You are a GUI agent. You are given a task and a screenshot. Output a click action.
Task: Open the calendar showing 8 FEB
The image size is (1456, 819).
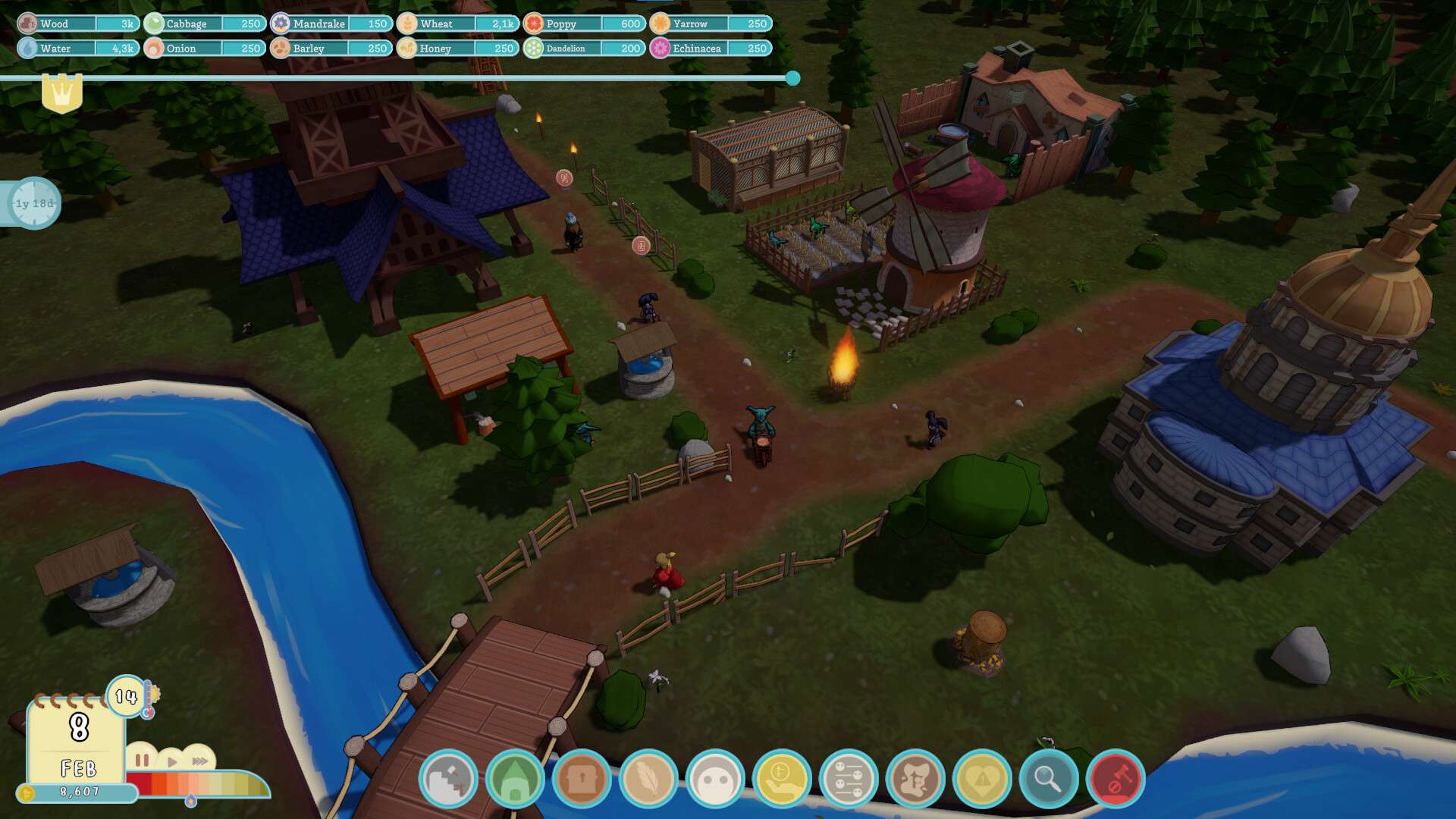(77, 740)
